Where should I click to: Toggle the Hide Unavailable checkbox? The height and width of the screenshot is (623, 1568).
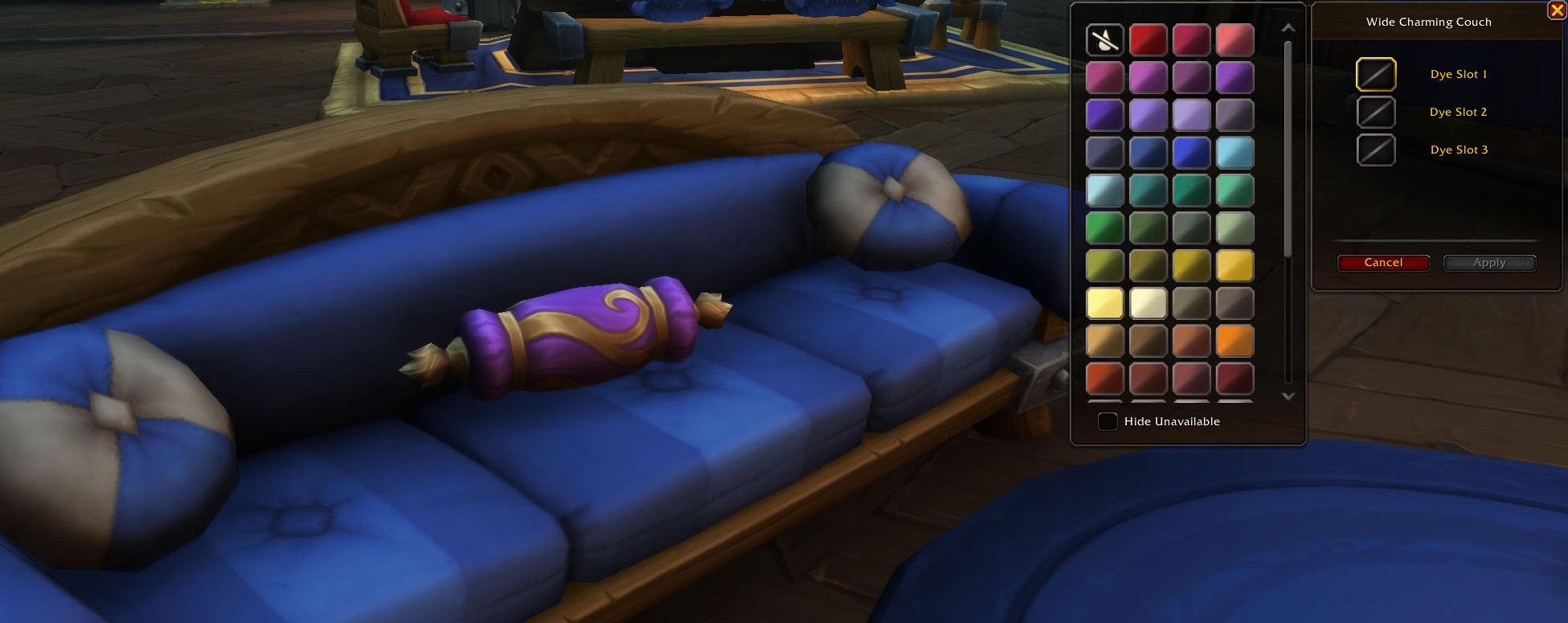point(1107,421)
